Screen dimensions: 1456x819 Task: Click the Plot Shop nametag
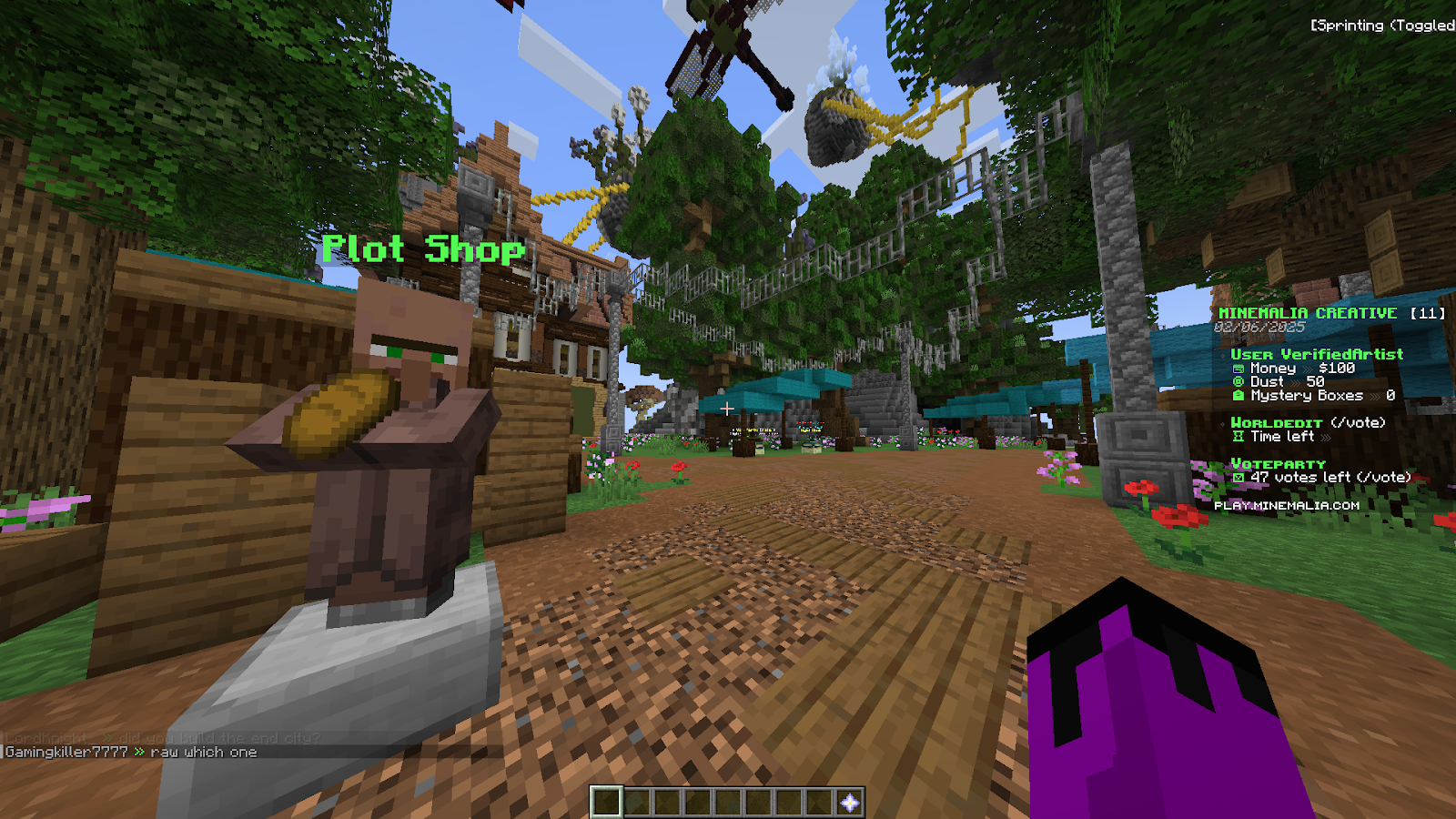pos(423,248)
